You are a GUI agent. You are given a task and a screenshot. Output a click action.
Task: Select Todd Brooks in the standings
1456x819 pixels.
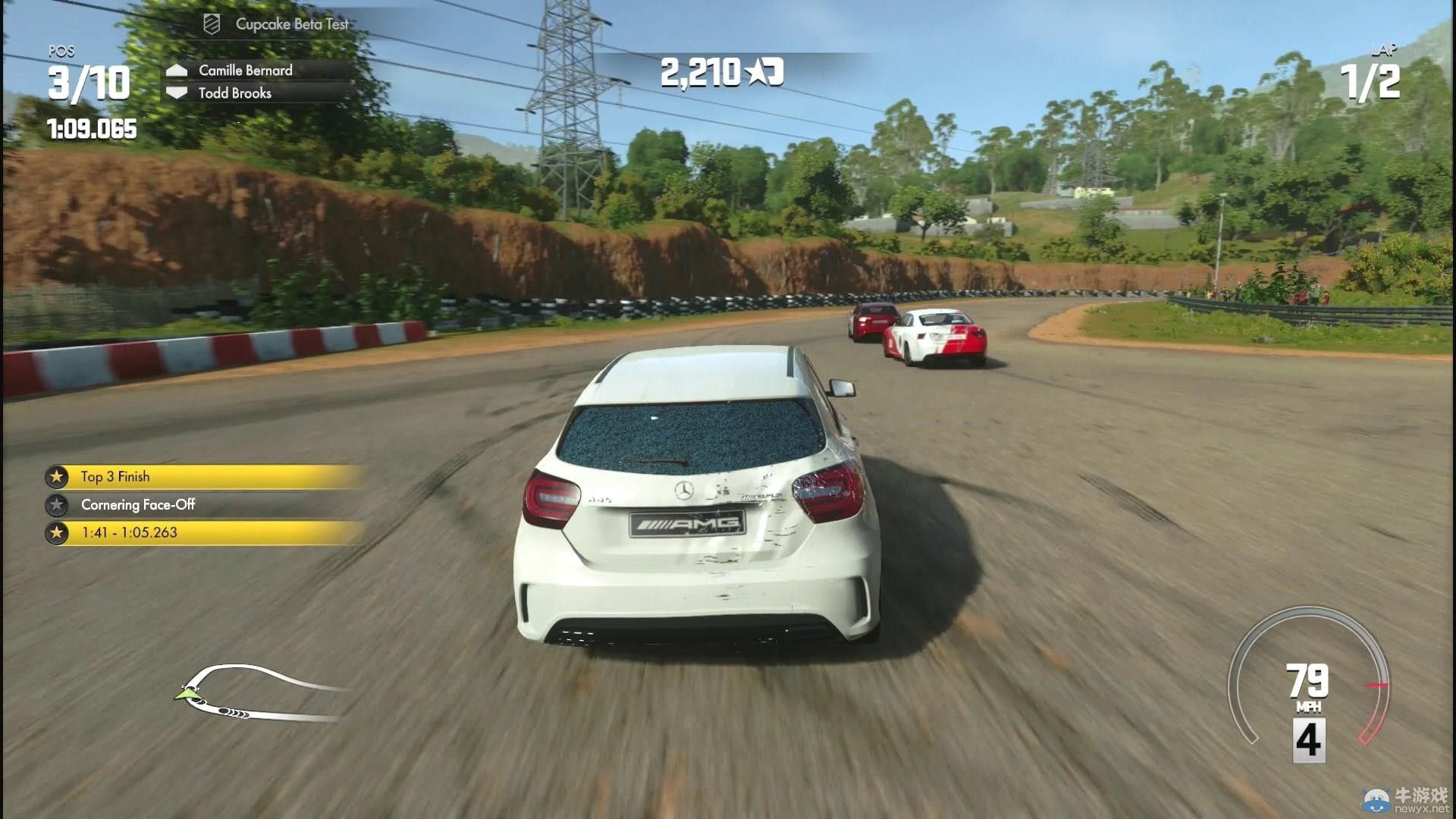click(x=234, y=93)
